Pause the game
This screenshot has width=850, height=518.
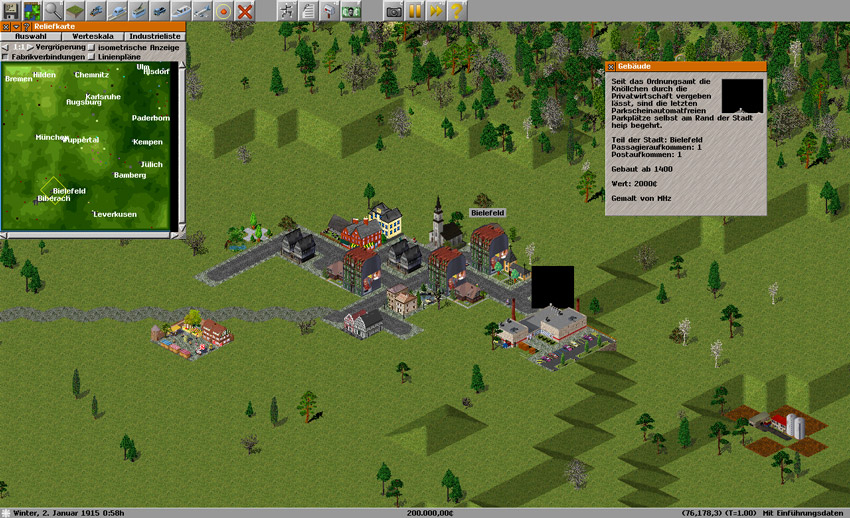click(x=415, y=10)
